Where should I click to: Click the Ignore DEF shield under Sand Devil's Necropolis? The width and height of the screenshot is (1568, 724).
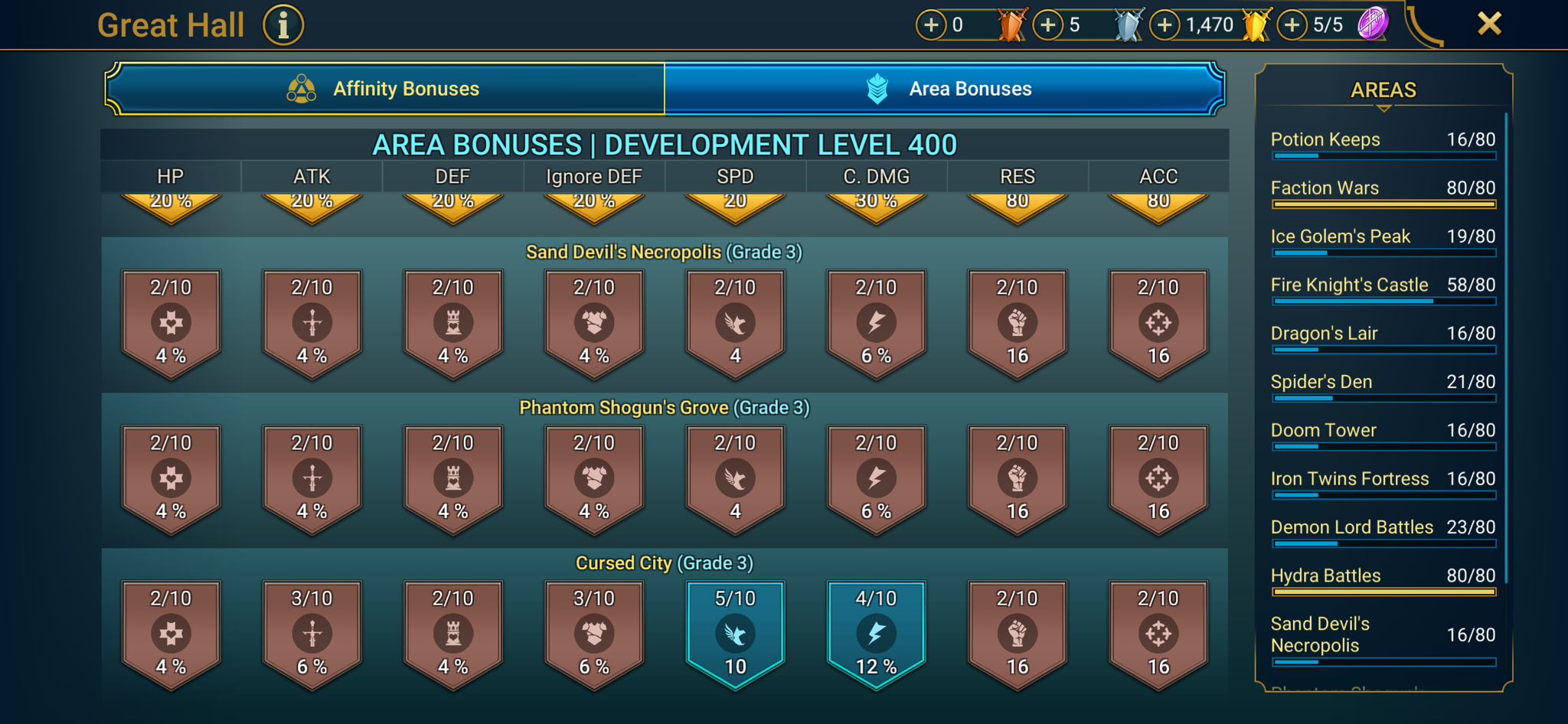[593, 323]
